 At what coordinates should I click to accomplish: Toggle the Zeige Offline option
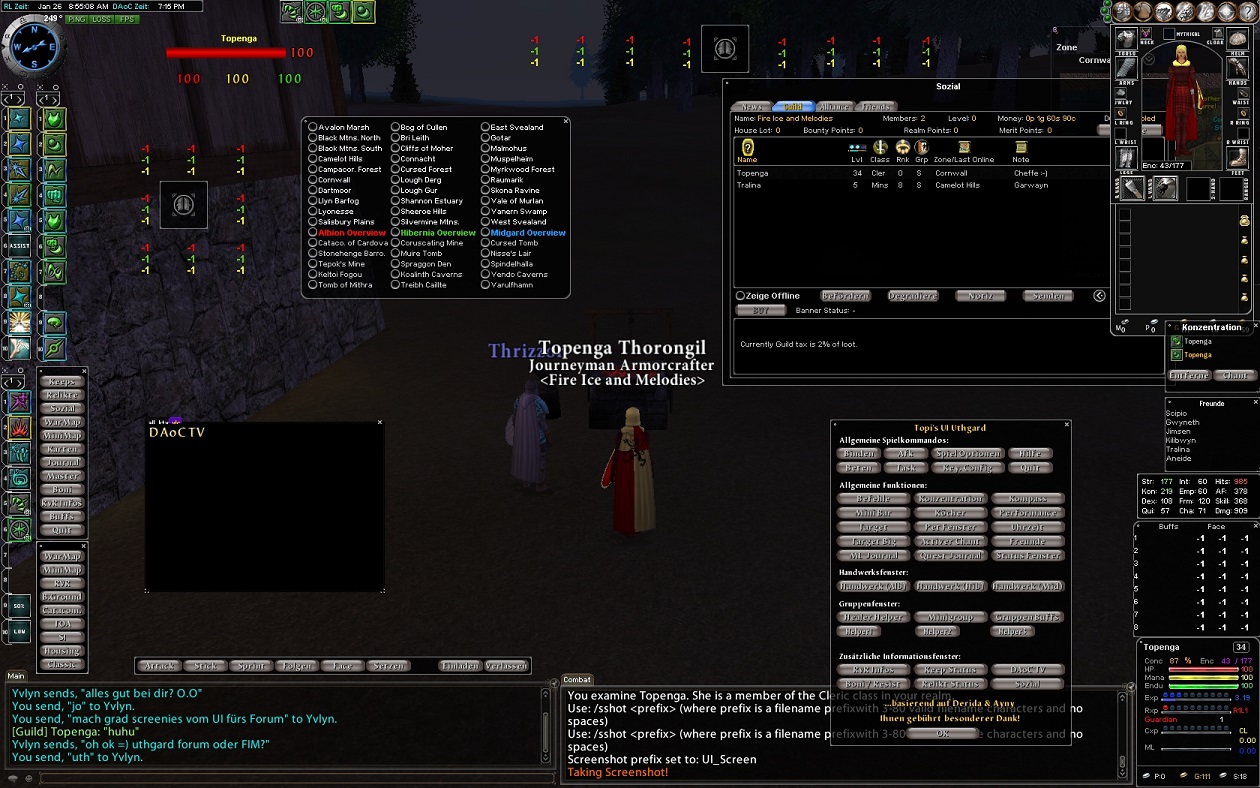pyautogui.click(x=741, y=296)
